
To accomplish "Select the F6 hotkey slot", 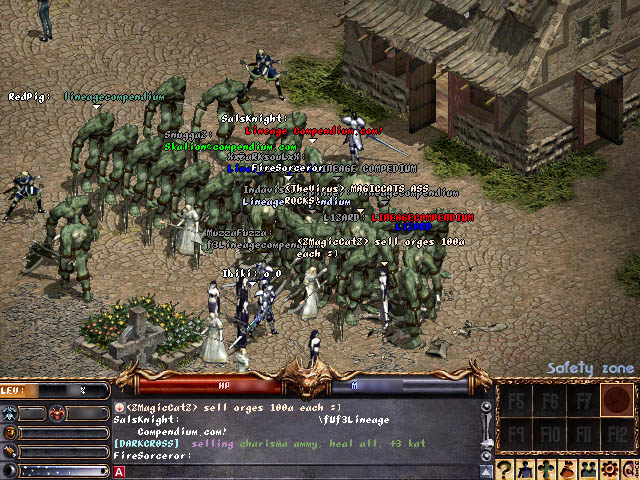I will click(549, 401).
